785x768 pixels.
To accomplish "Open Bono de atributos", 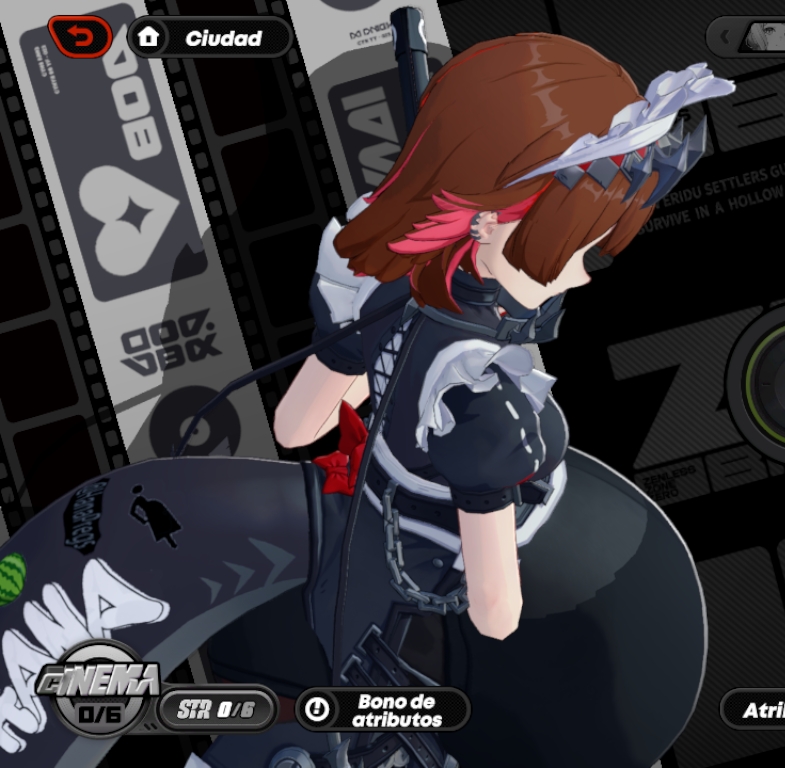I will pyautogui.click(x=382, y=710).
